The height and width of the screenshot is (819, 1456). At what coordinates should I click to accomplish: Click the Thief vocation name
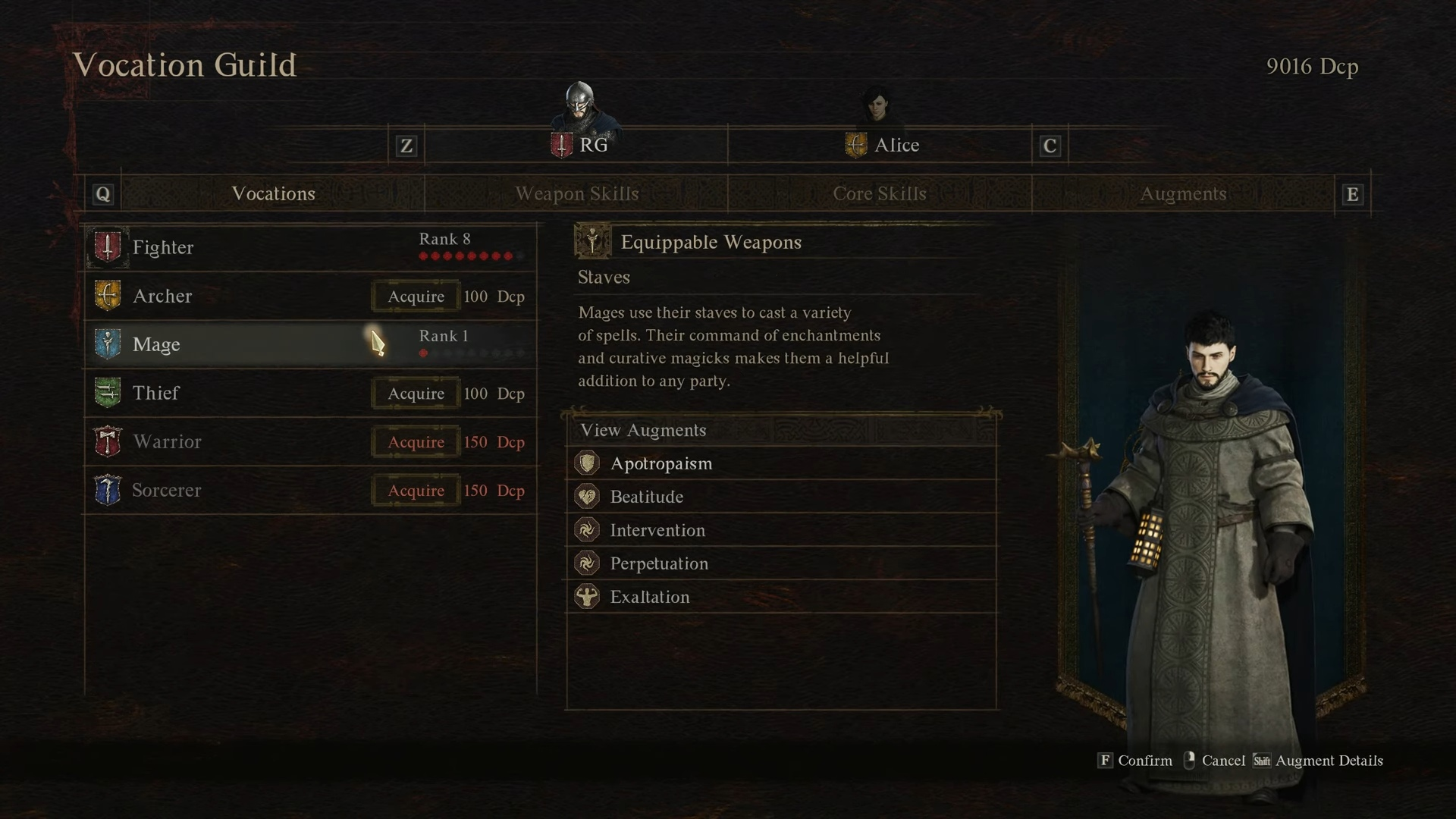click(x=156, y=393)
